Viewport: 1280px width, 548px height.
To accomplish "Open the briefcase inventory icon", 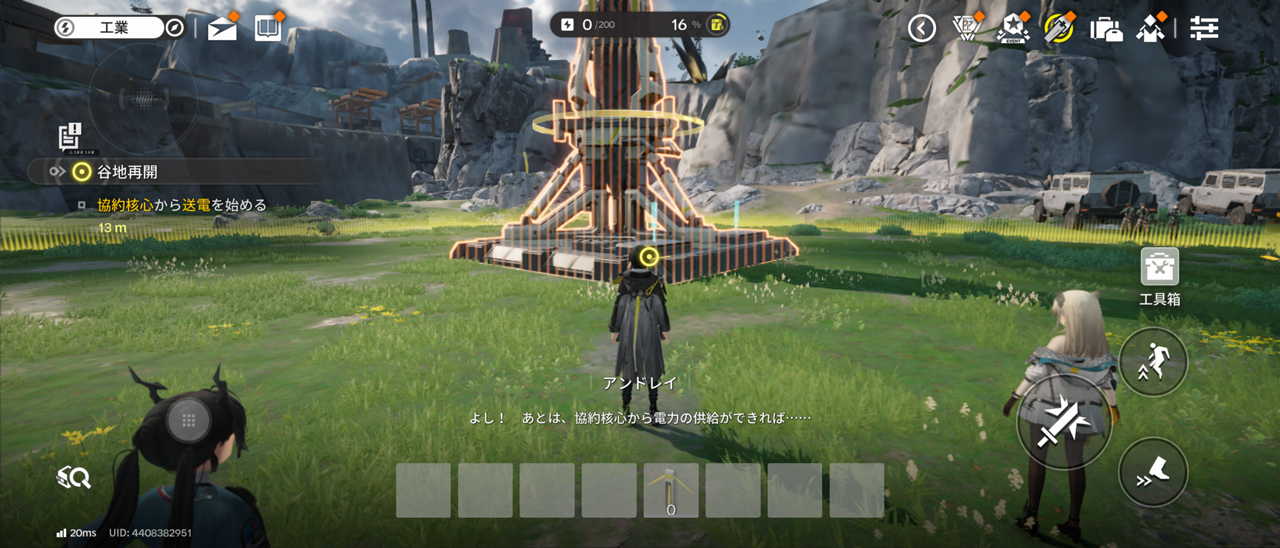I will tap(1106, 28).
